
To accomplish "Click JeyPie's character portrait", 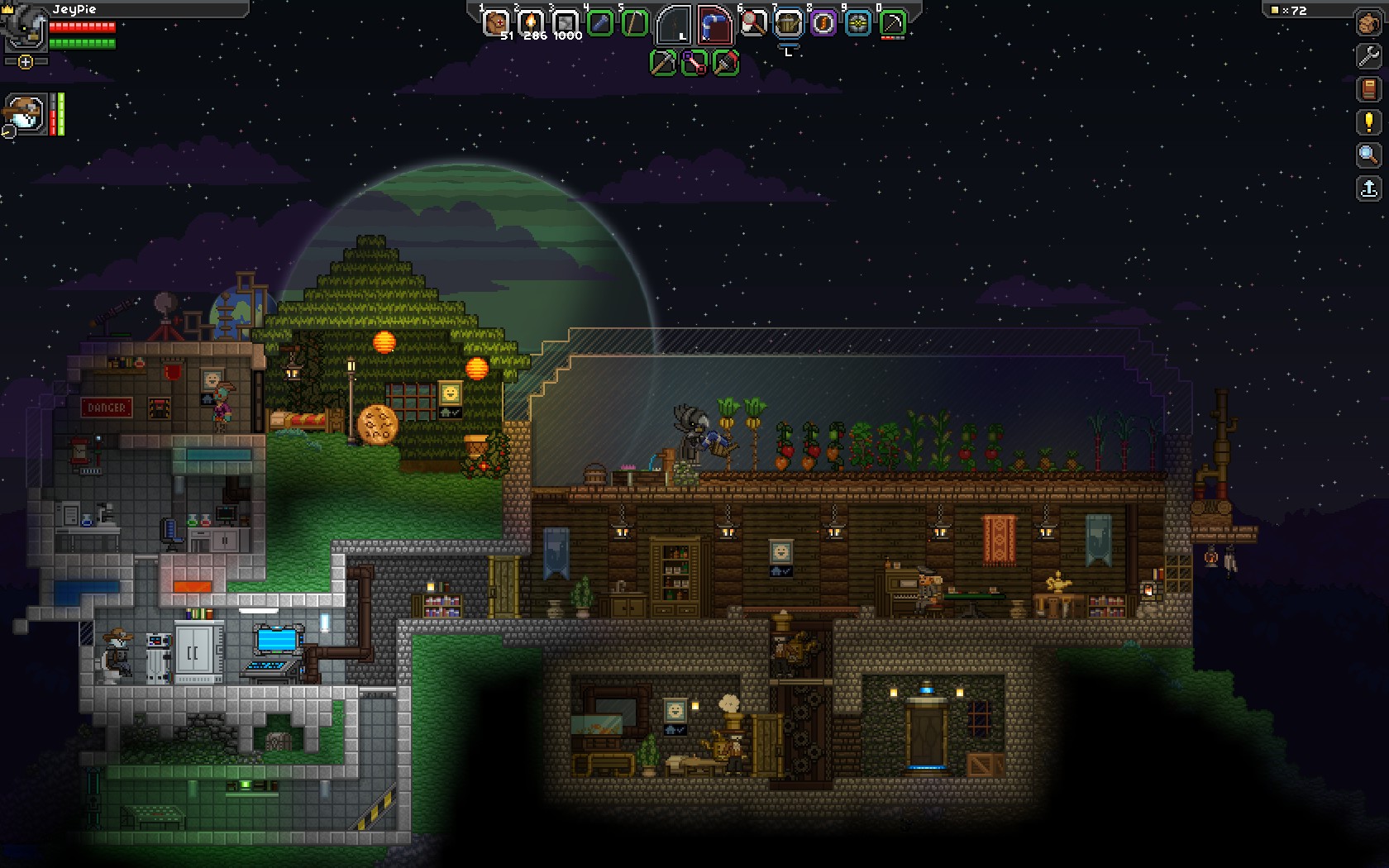I will pyautogui.click(x=23, y=29).
